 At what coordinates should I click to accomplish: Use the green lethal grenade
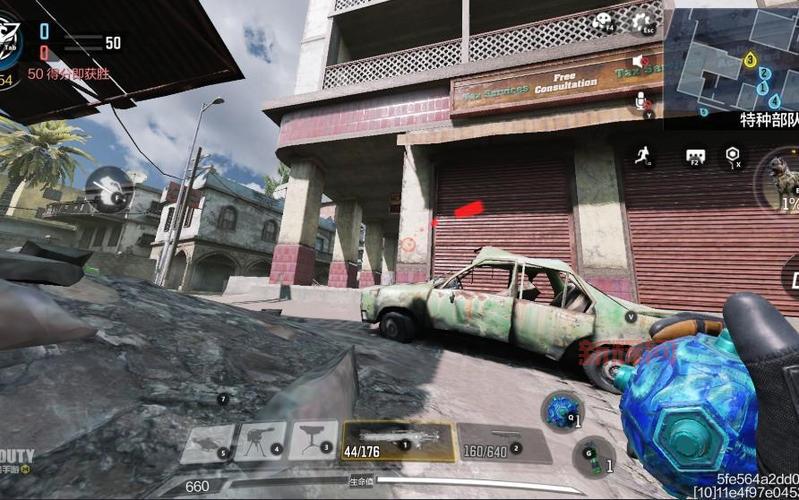(594, 456)
